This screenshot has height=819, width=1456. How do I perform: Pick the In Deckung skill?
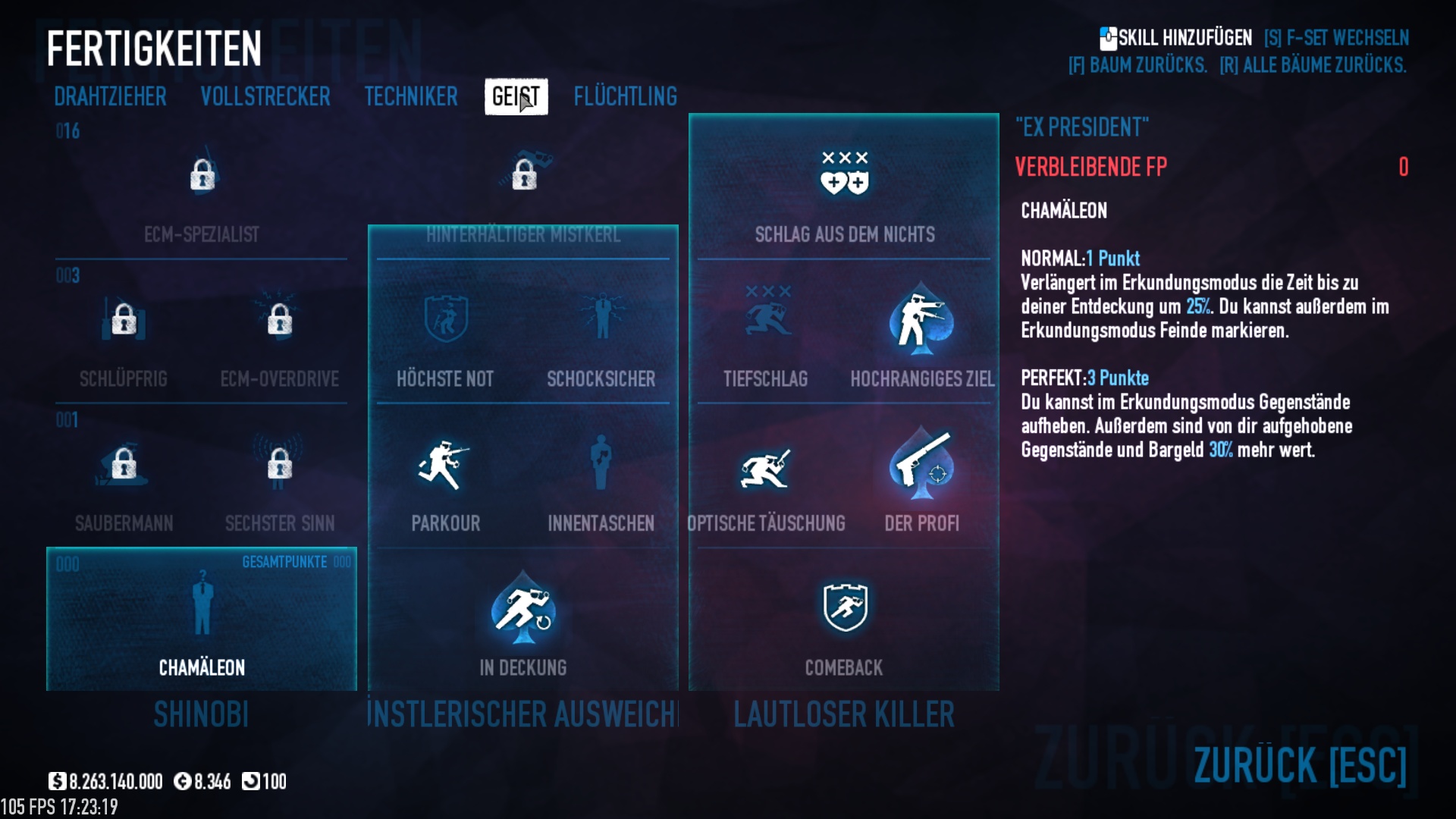(x=522, y=610)
